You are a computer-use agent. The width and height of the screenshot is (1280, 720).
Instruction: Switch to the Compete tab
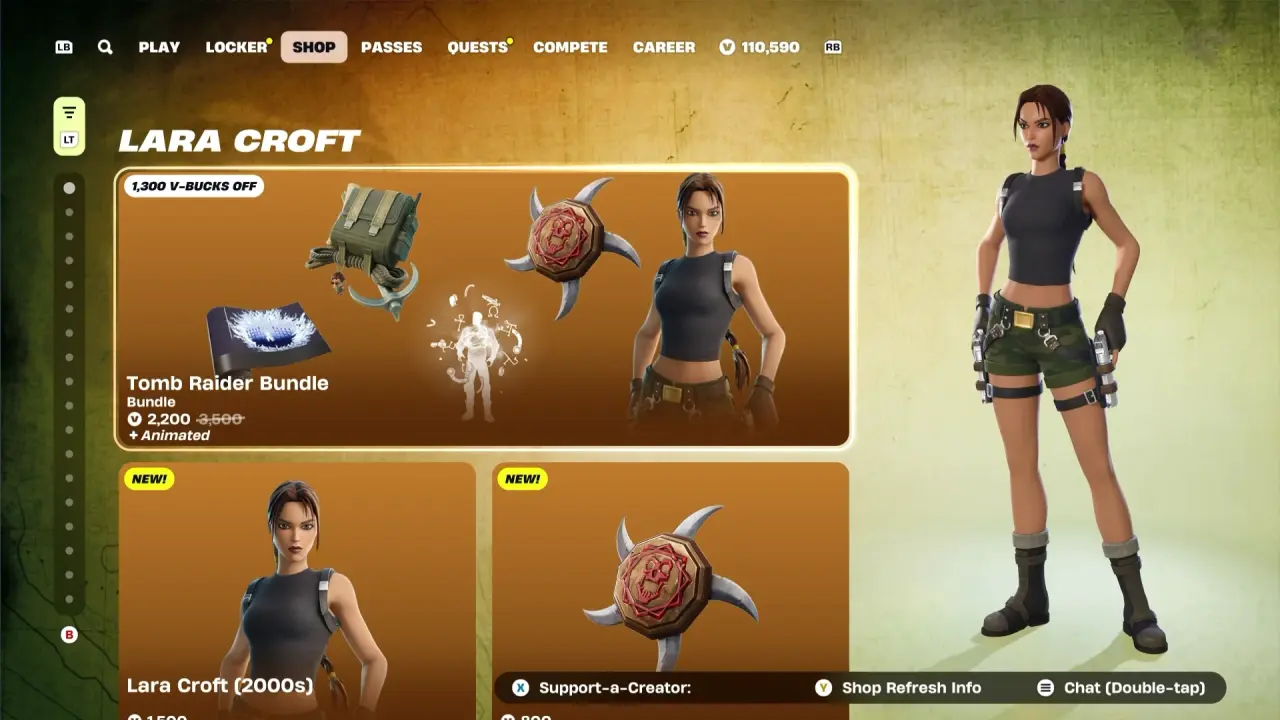(x=570, y=47)
